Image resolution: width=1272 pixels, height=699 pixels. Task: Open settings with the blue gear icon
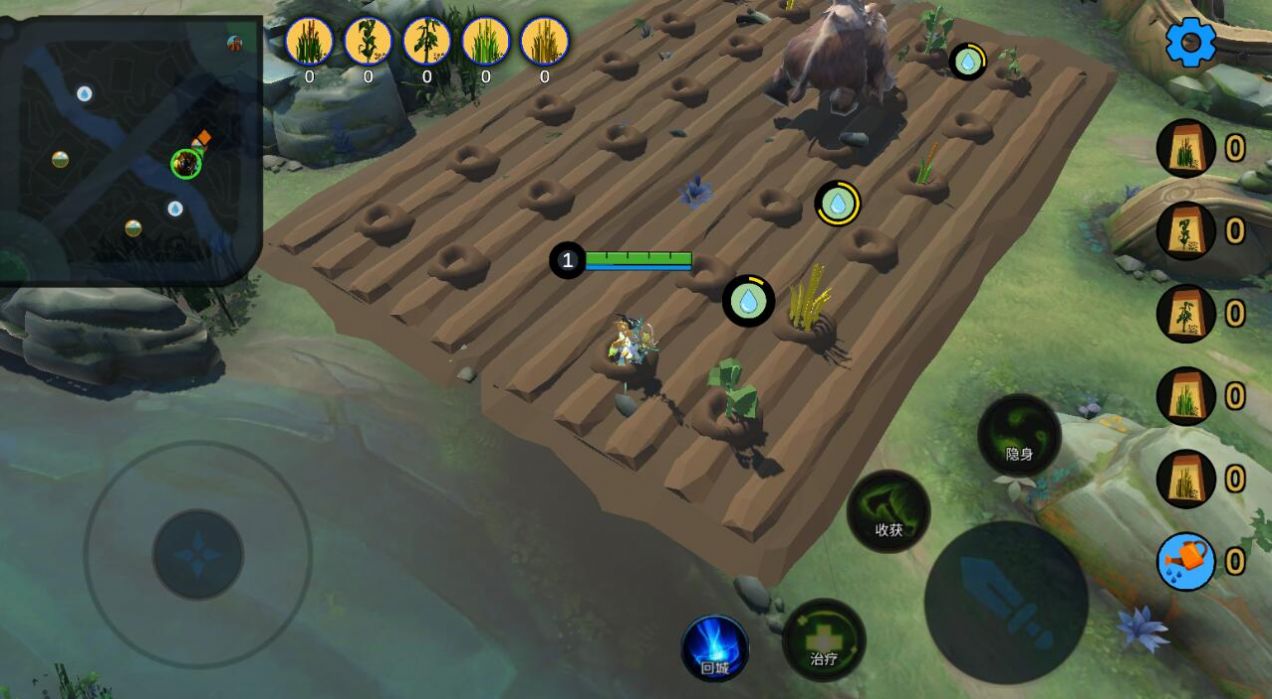[1190, 43]
